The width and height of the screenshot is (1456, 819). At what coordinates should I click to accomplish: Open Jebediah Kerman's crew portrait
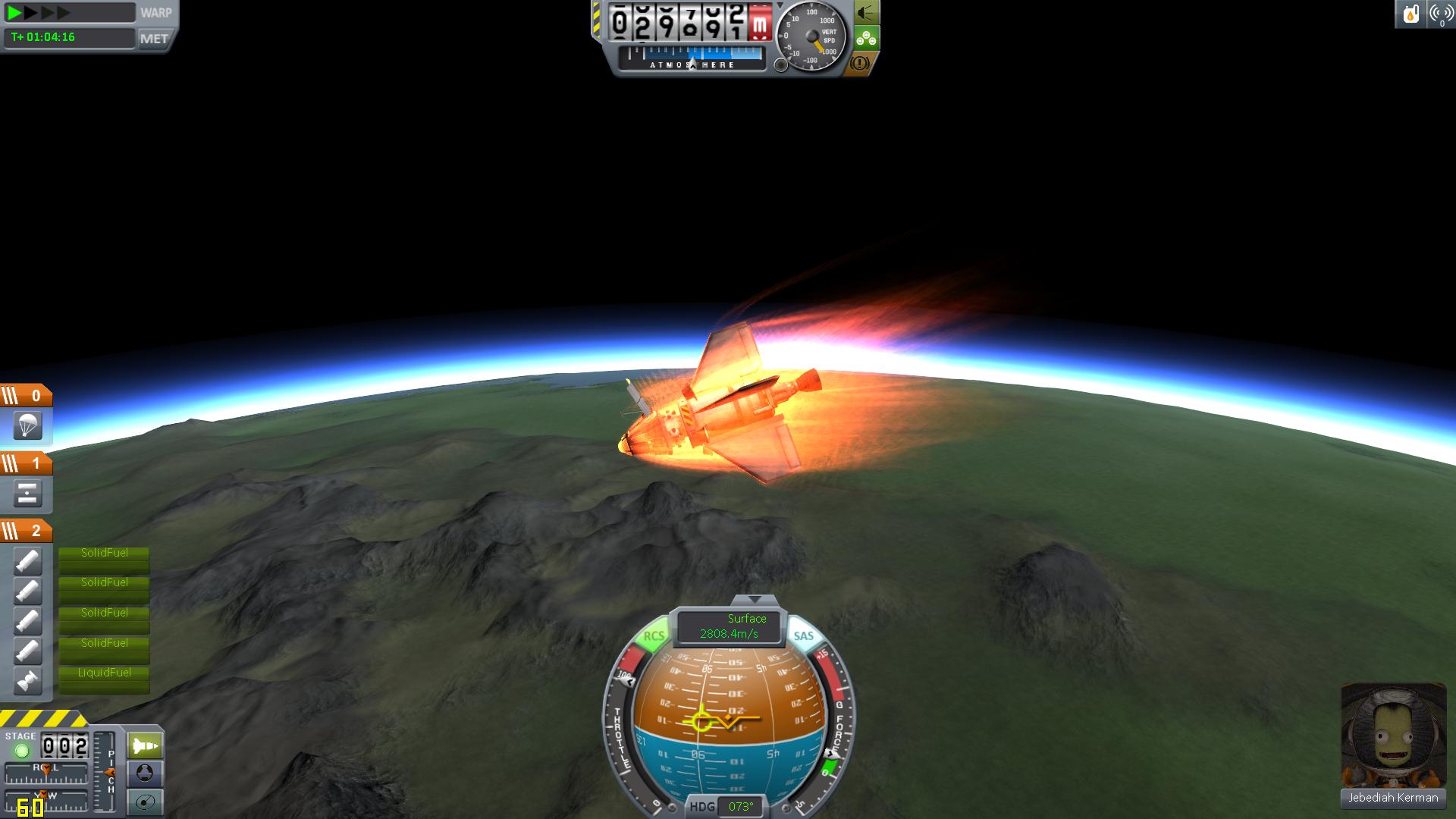click(1392, 735)
